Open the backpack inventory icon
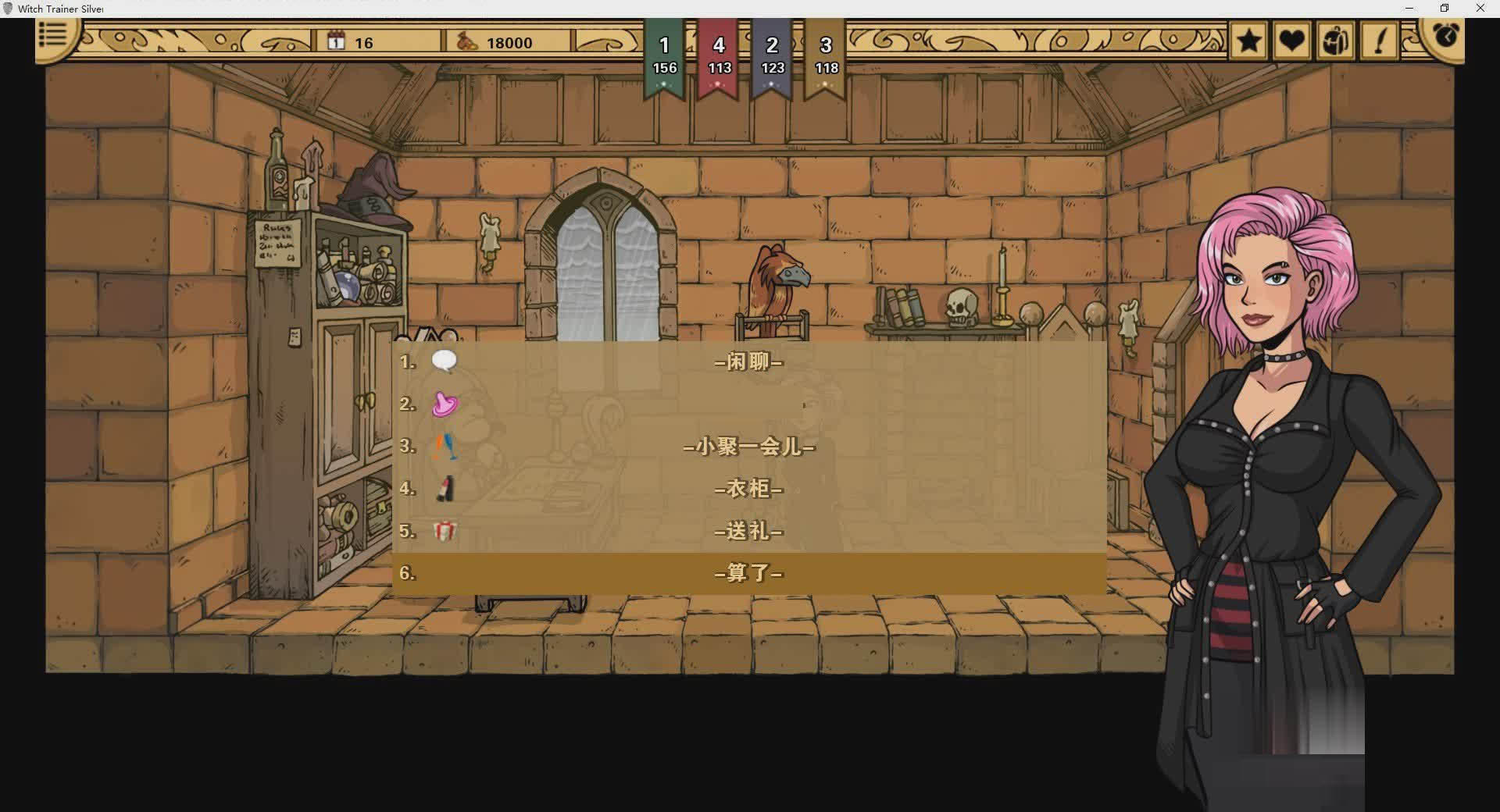1500x812 pixels. [1337, 39]
